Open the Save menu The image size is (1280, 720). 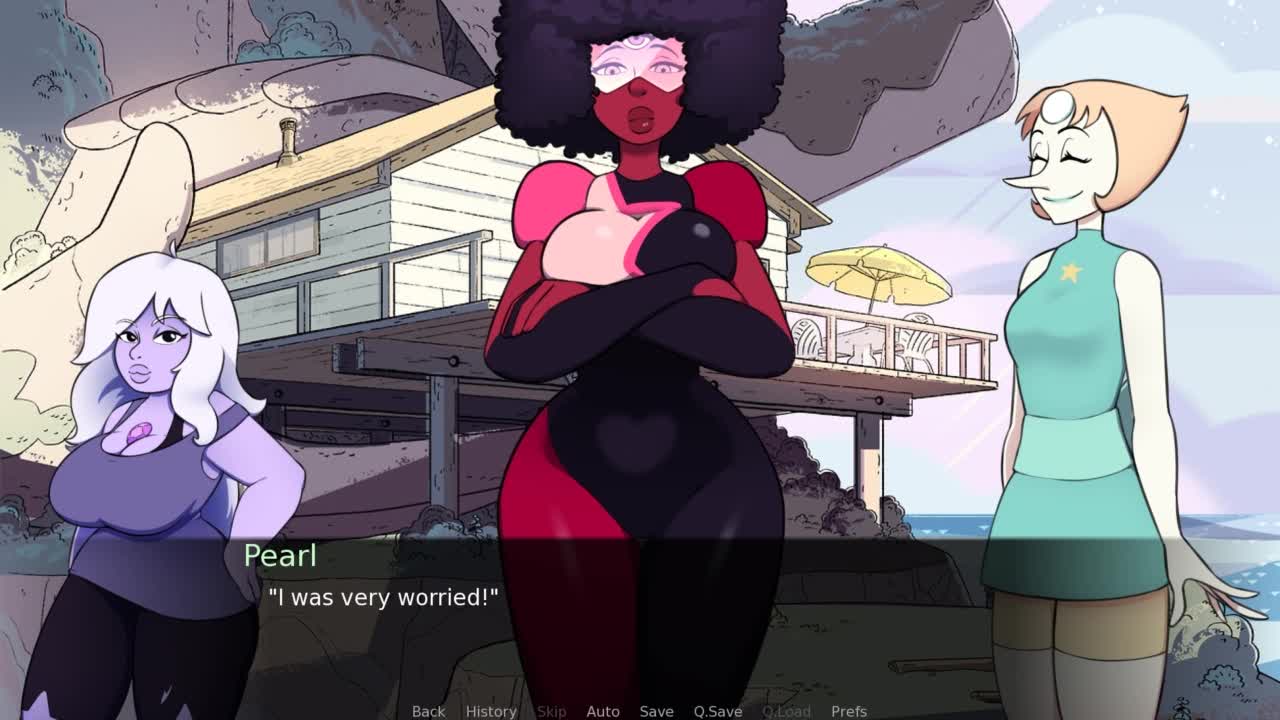pos(656,711)
